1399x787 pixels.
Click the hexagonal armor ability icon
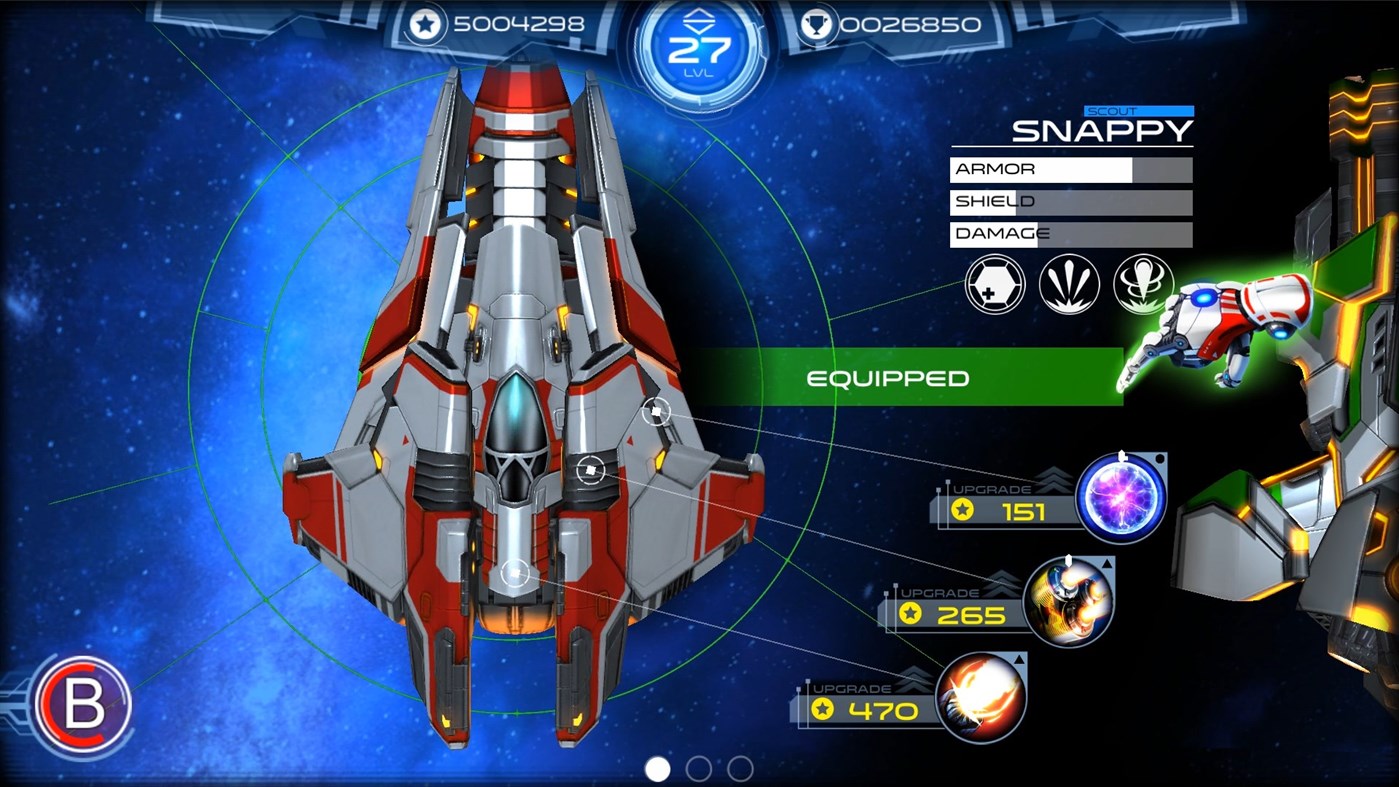pos(994,284)
